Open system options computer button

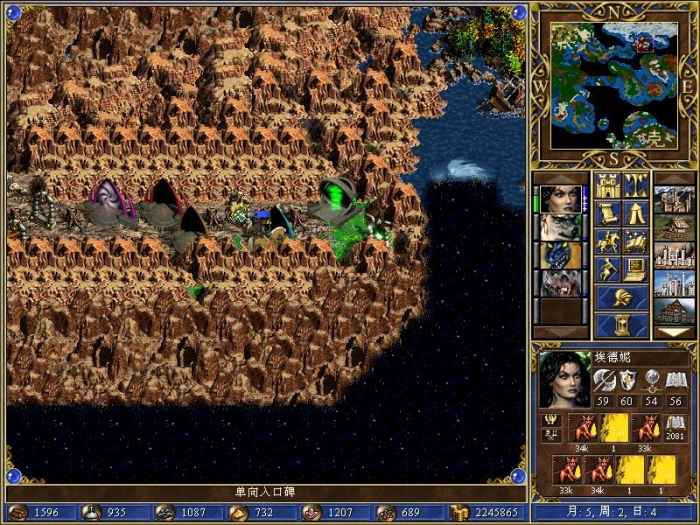[x=636, y=269]
